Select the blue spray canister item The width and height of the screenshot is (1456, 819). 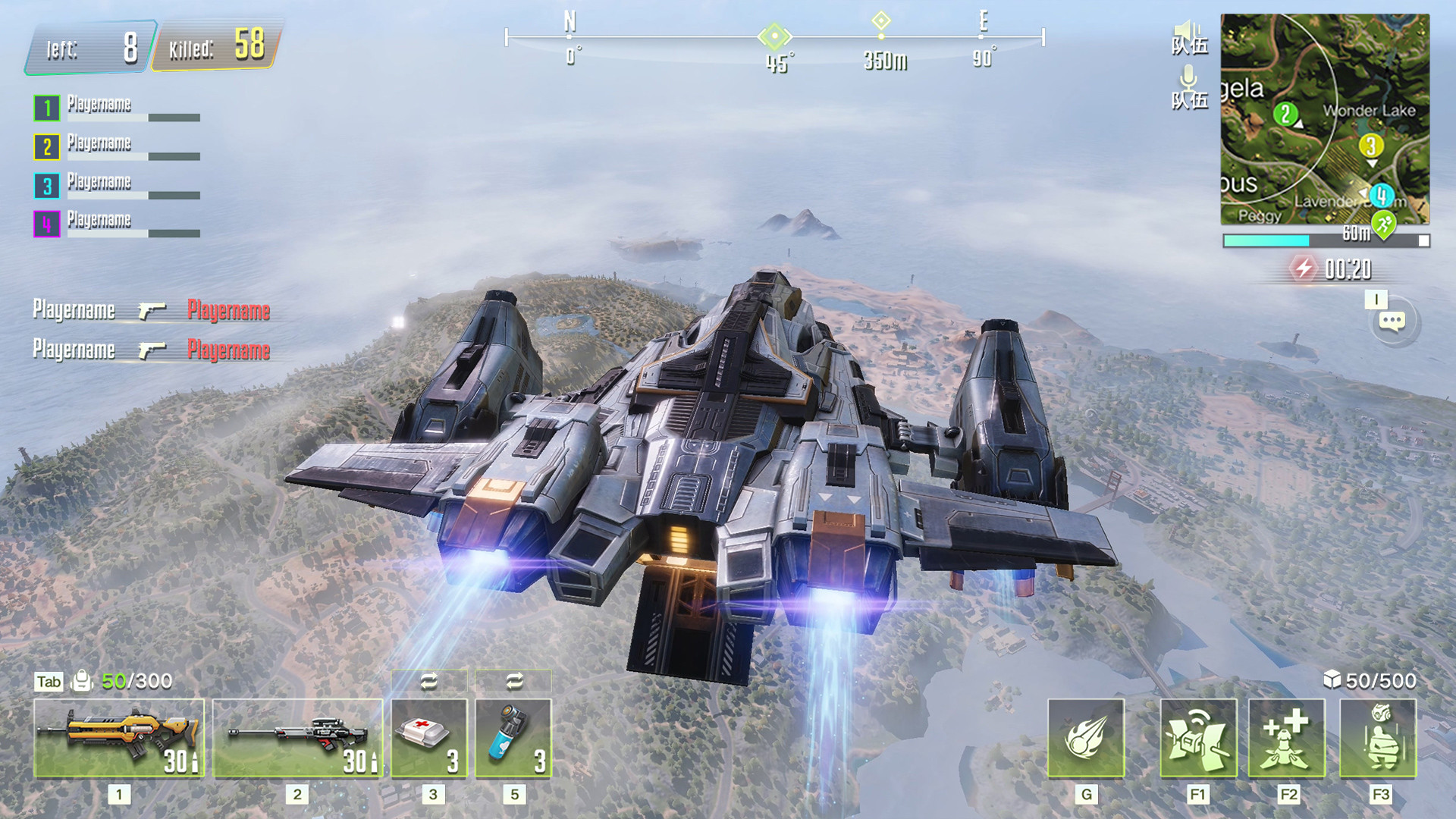[513, 738]
